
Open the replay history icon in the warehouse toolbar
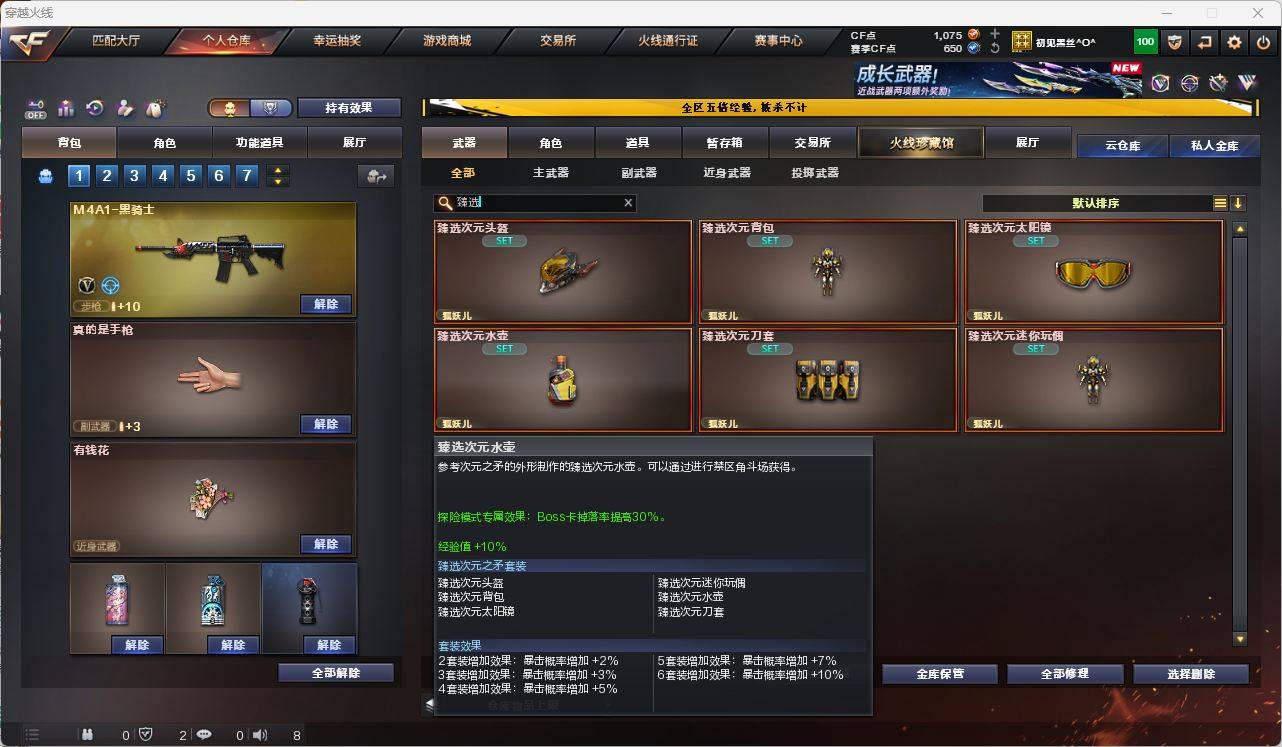tap(95, 106)
